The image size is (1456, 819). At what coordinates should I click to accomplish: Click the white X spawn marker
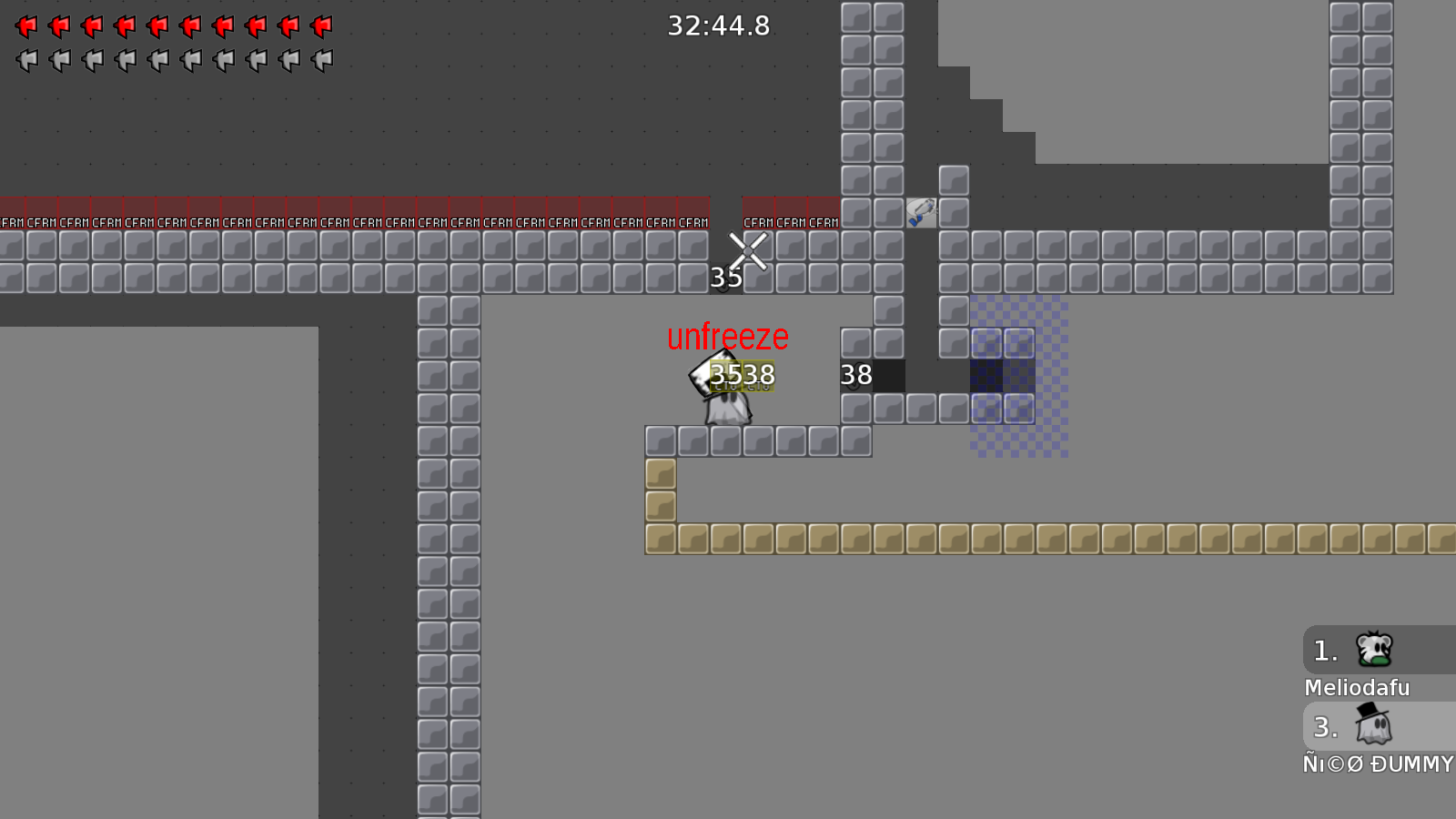click(x=748, y=251)
